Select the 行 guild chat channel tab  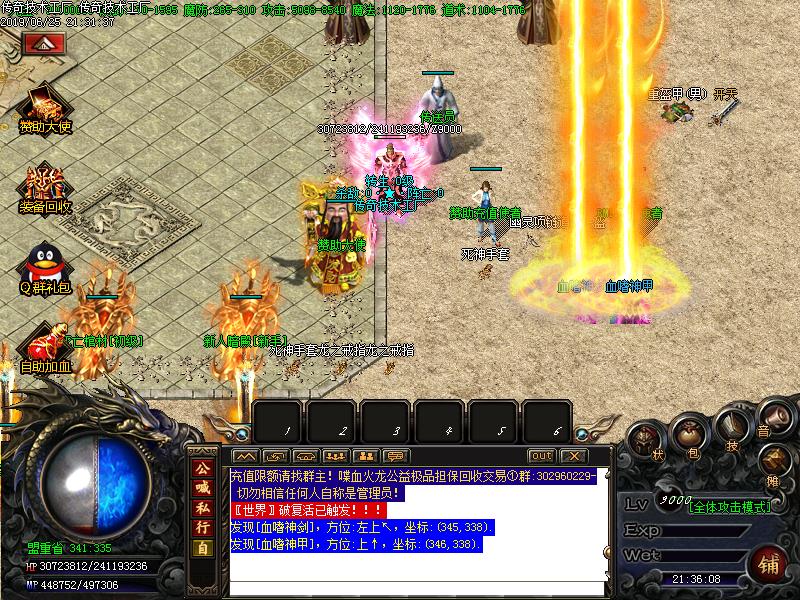pos(202,547)
